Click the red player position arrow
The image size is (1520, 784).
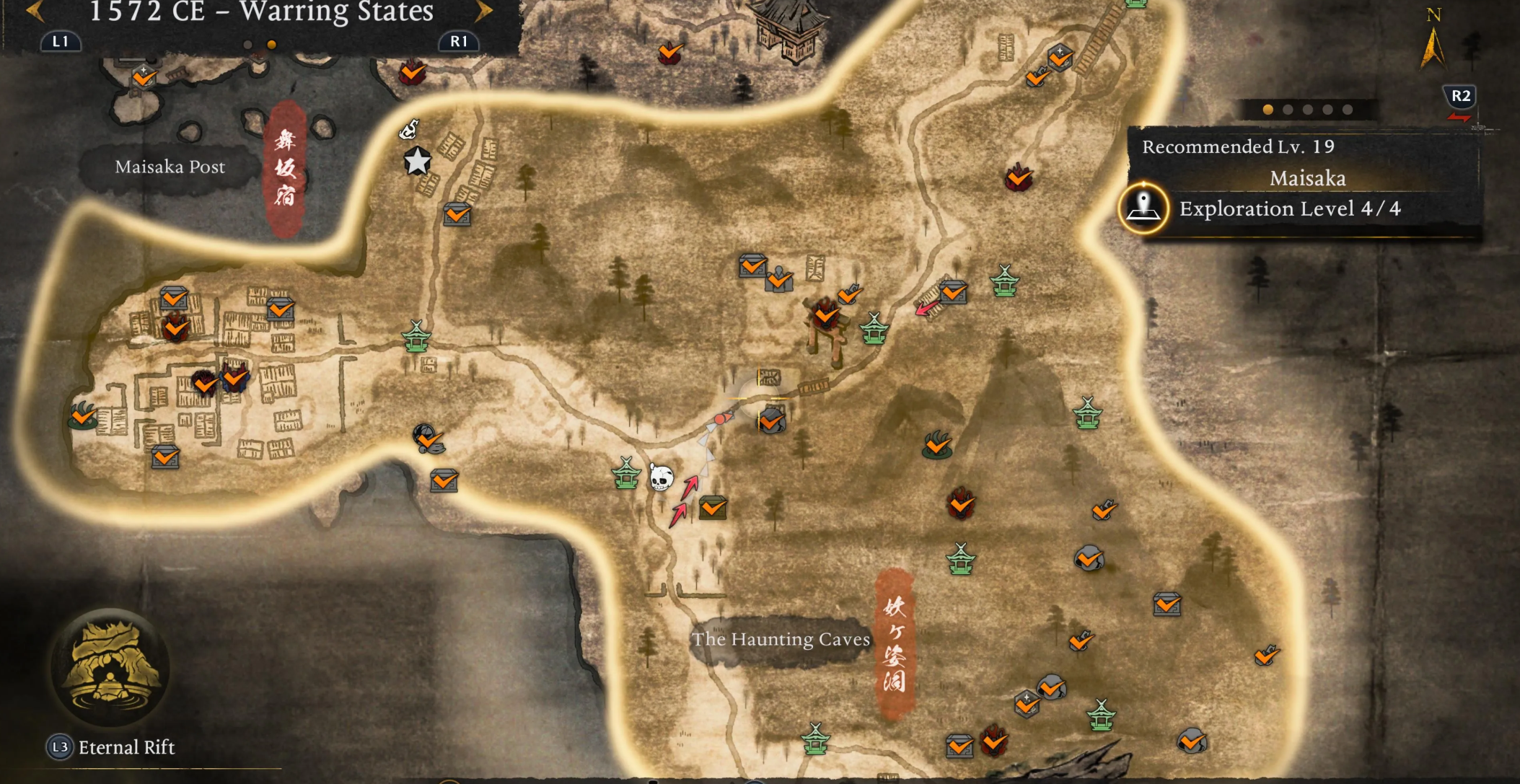click(724, 418)
